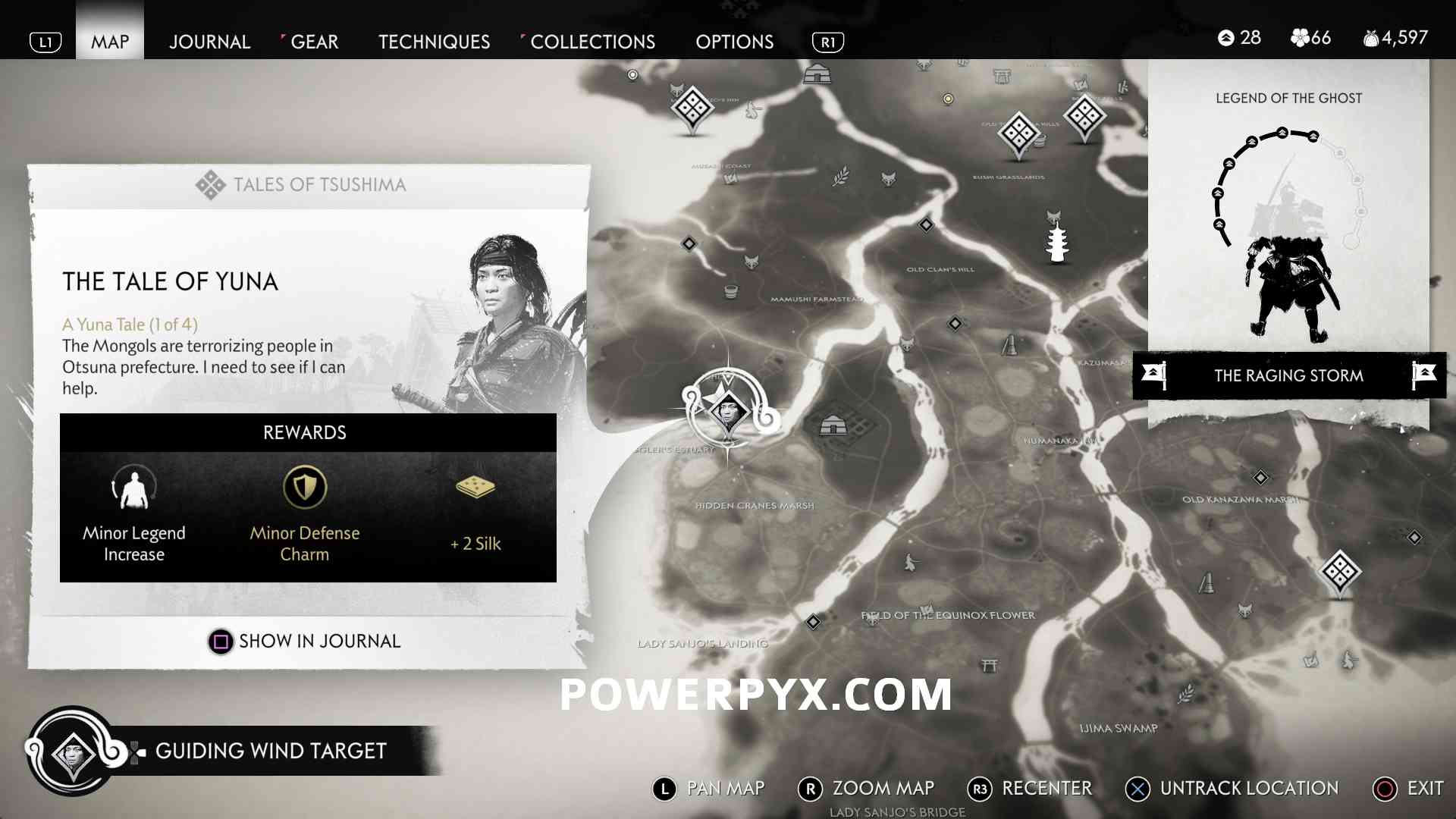Image resolution: width=1456 pixels, height=819 pixels.
Task: Switch to the Journal tab
Action: tap(209, 42)
